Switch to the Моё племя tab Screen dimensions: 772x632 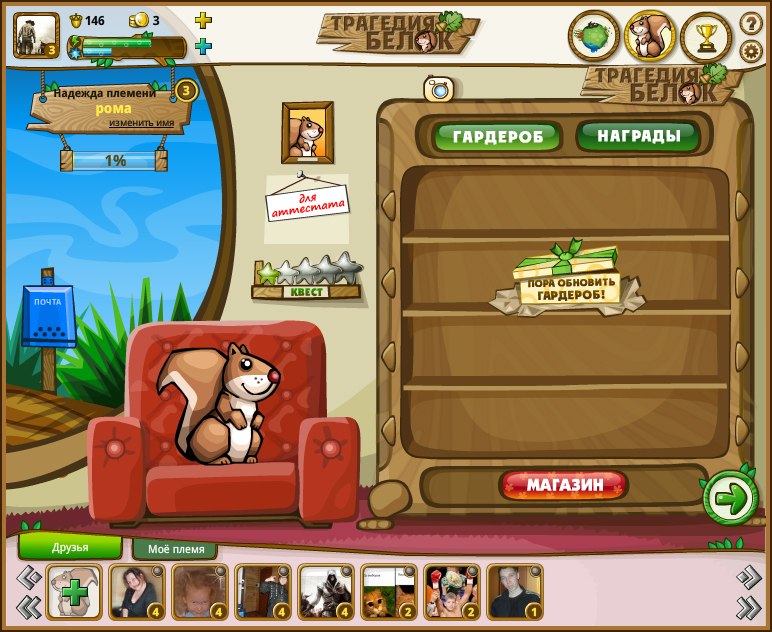tap(175, 549)
